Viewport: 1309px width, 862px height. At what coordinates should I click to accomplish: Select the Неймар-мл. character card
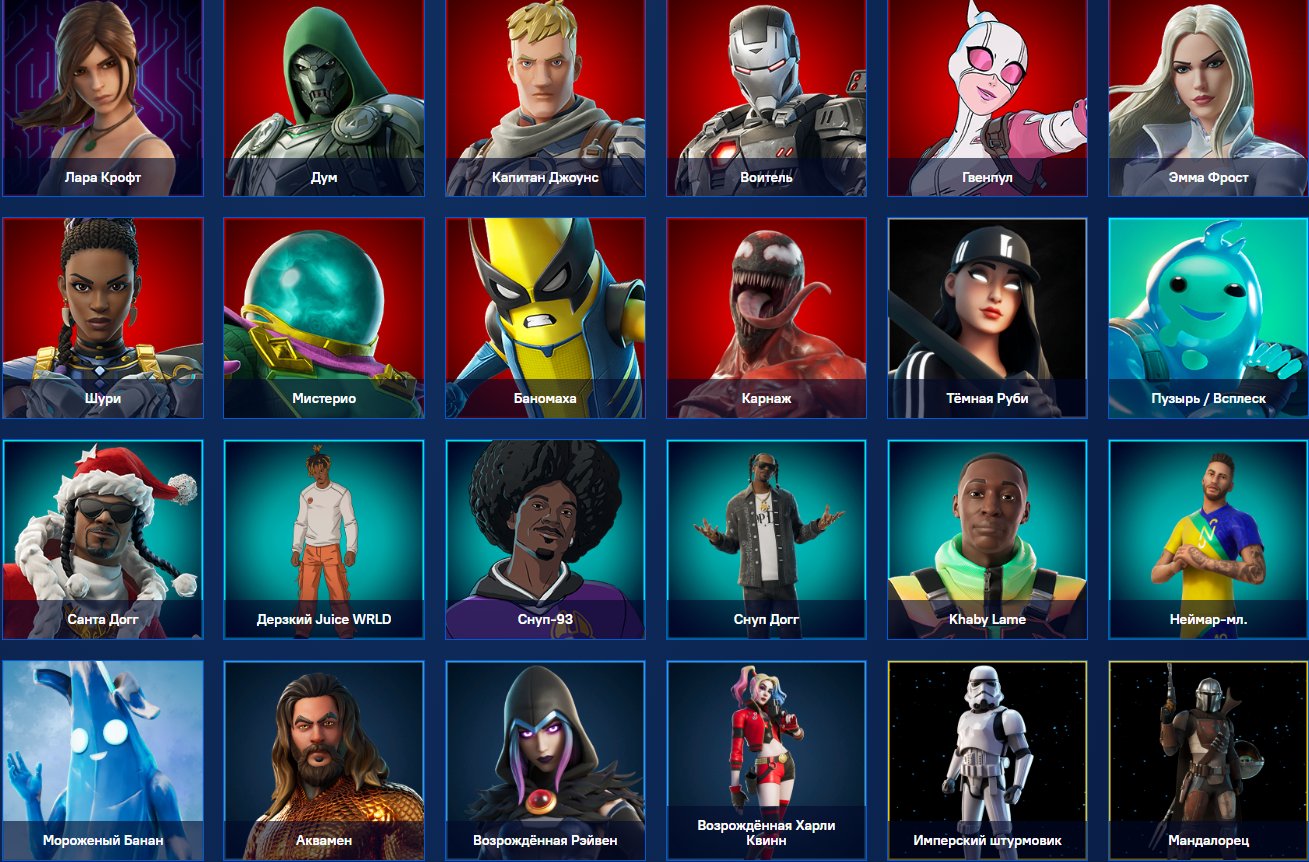click(x=1207, y=539)
